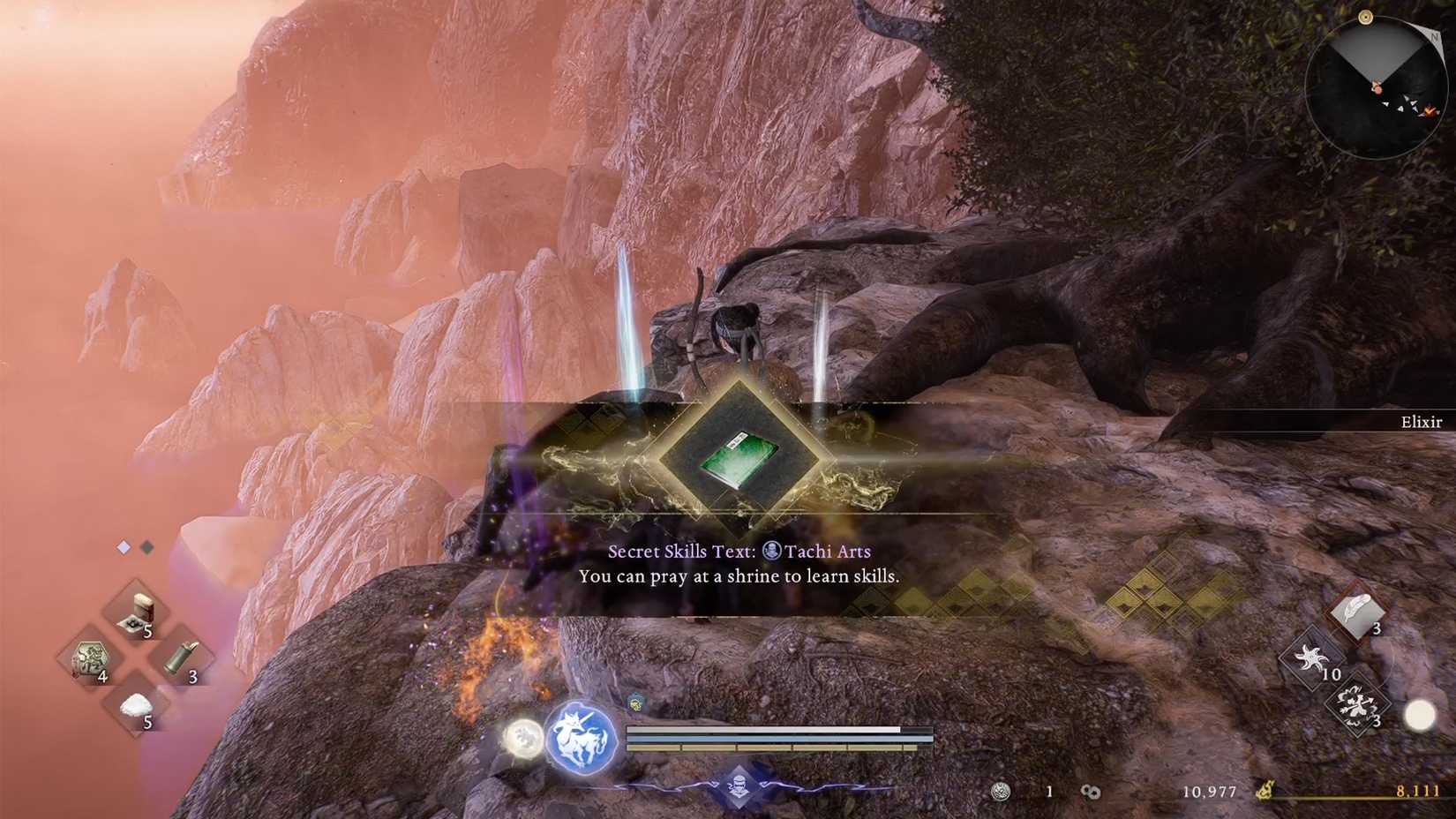Toggle the blue quick-slot indicator square

tap(123, 547)
